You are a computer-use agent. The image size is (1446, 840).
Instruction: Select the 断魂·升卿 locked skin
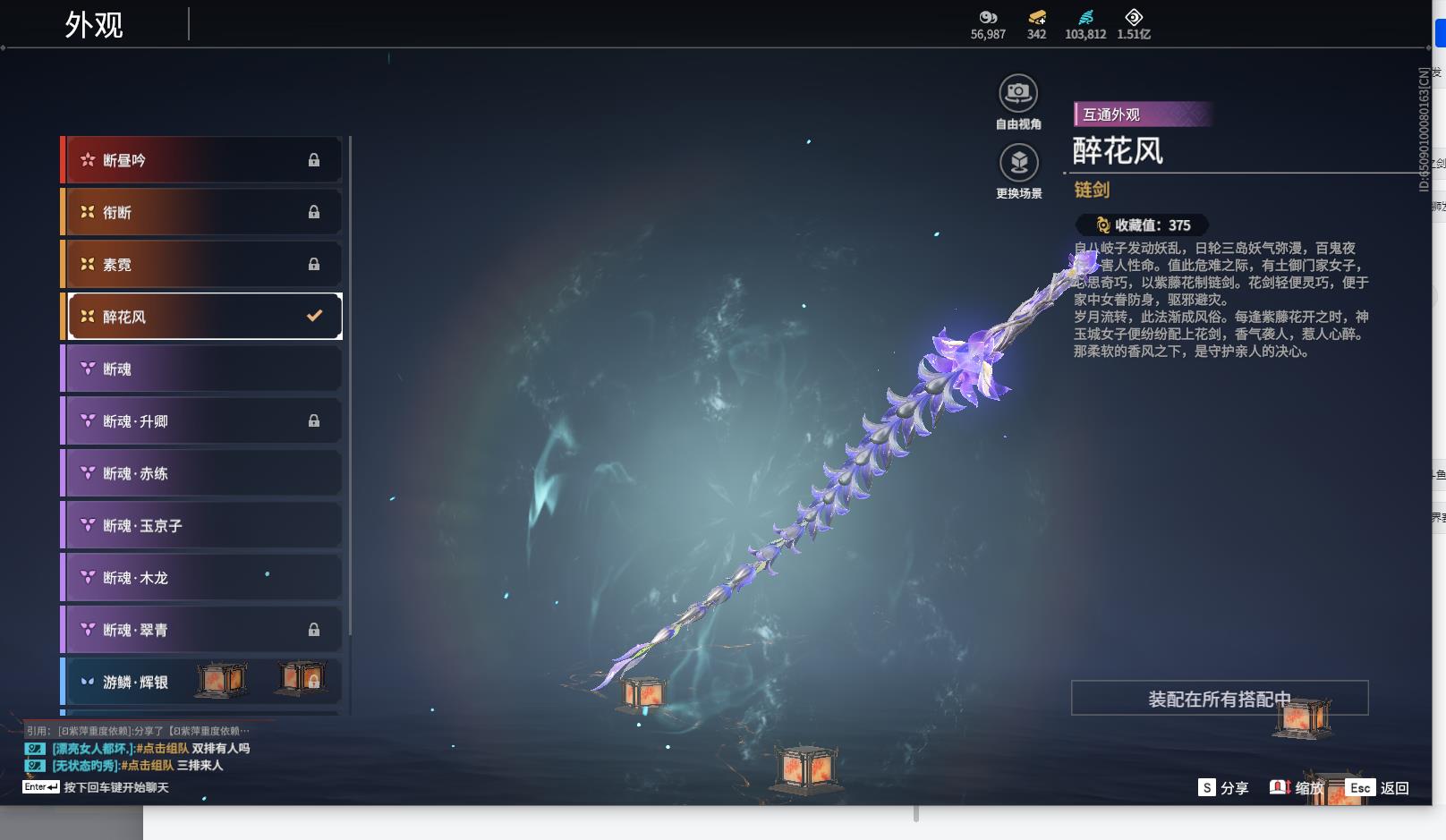coord(203,421)
